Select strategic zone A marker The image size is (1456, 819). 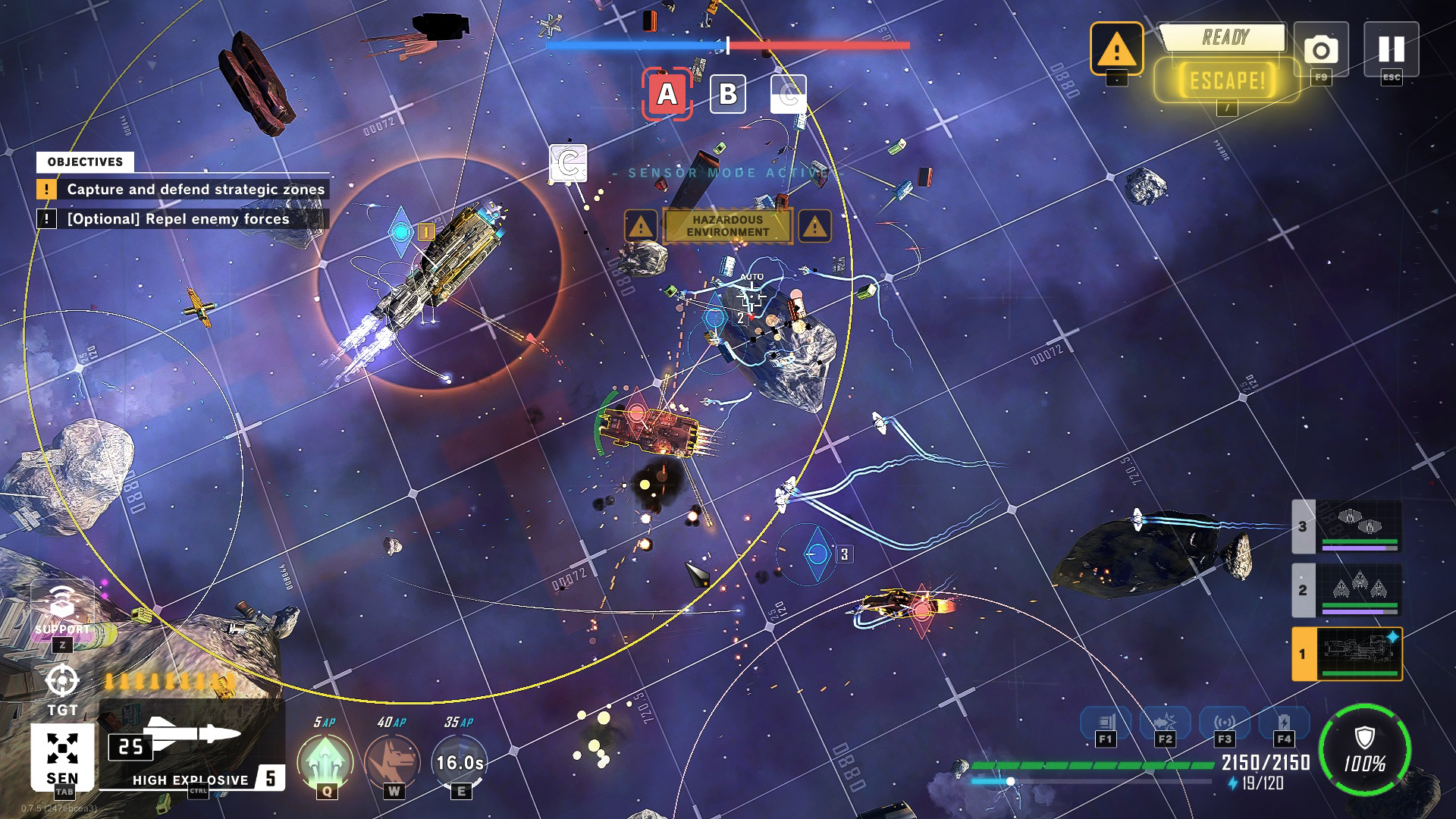tap(667, 94)
